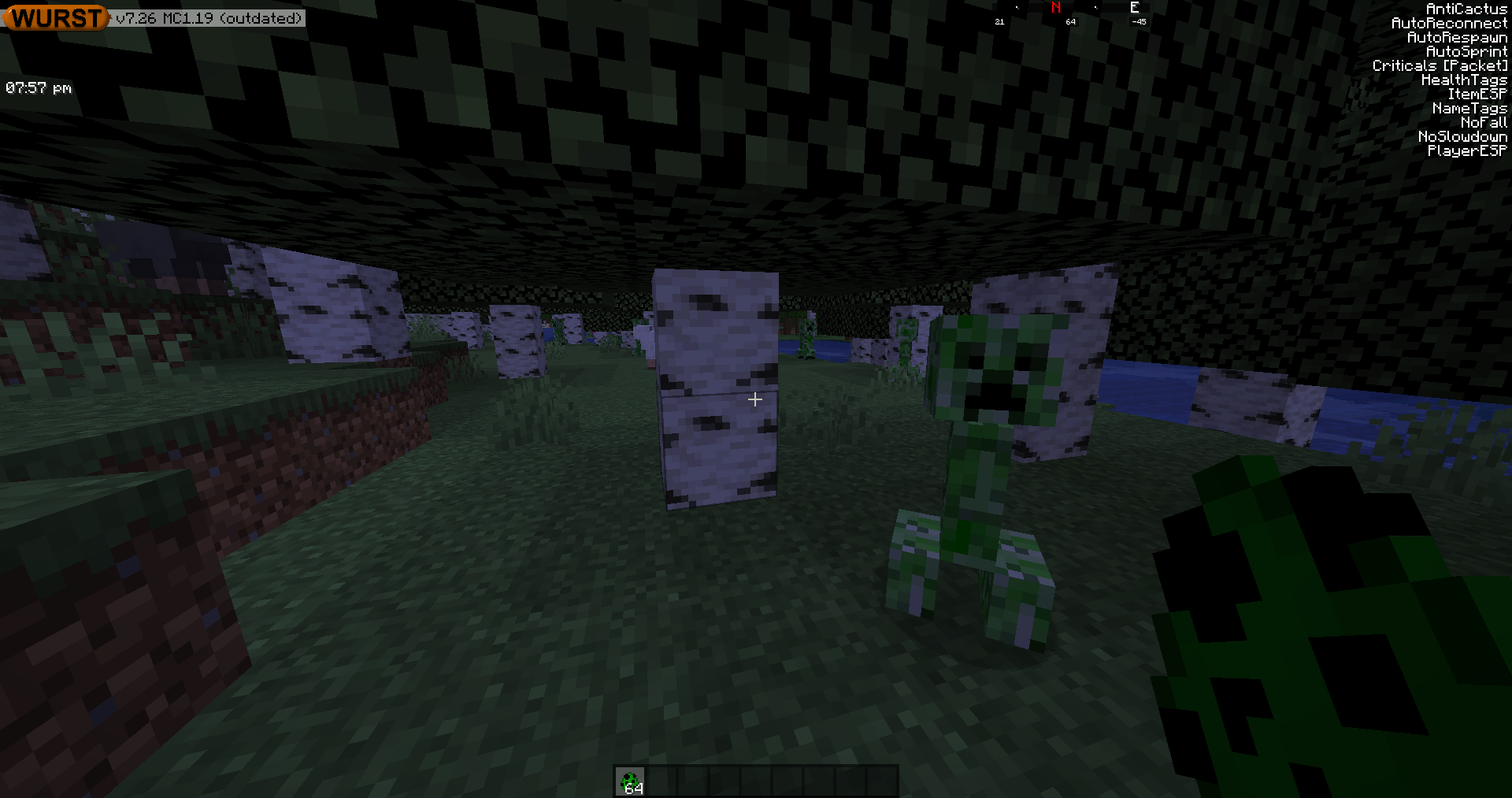Click the crosshair at screen center
1512x798 pixels.
[754, 399]
